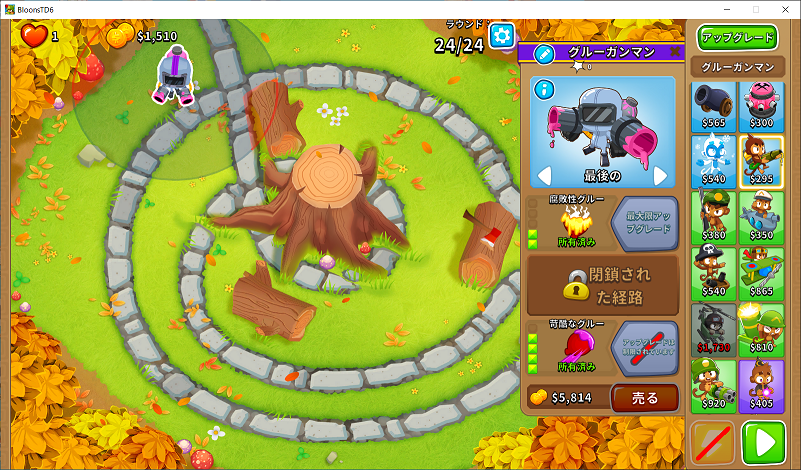
Task: Choose the Dartling Gunner for $920
Action: point(714,385)
